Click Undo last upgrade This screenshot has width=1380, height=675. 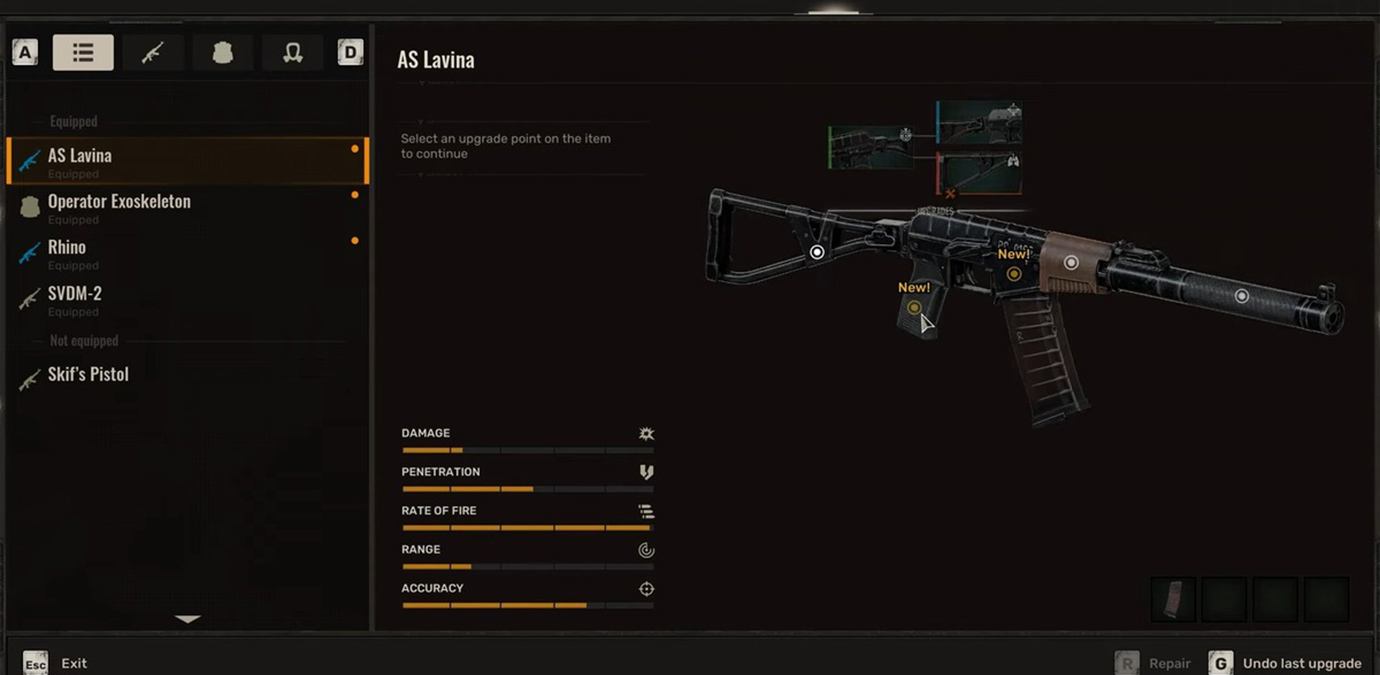(1287, 663)
